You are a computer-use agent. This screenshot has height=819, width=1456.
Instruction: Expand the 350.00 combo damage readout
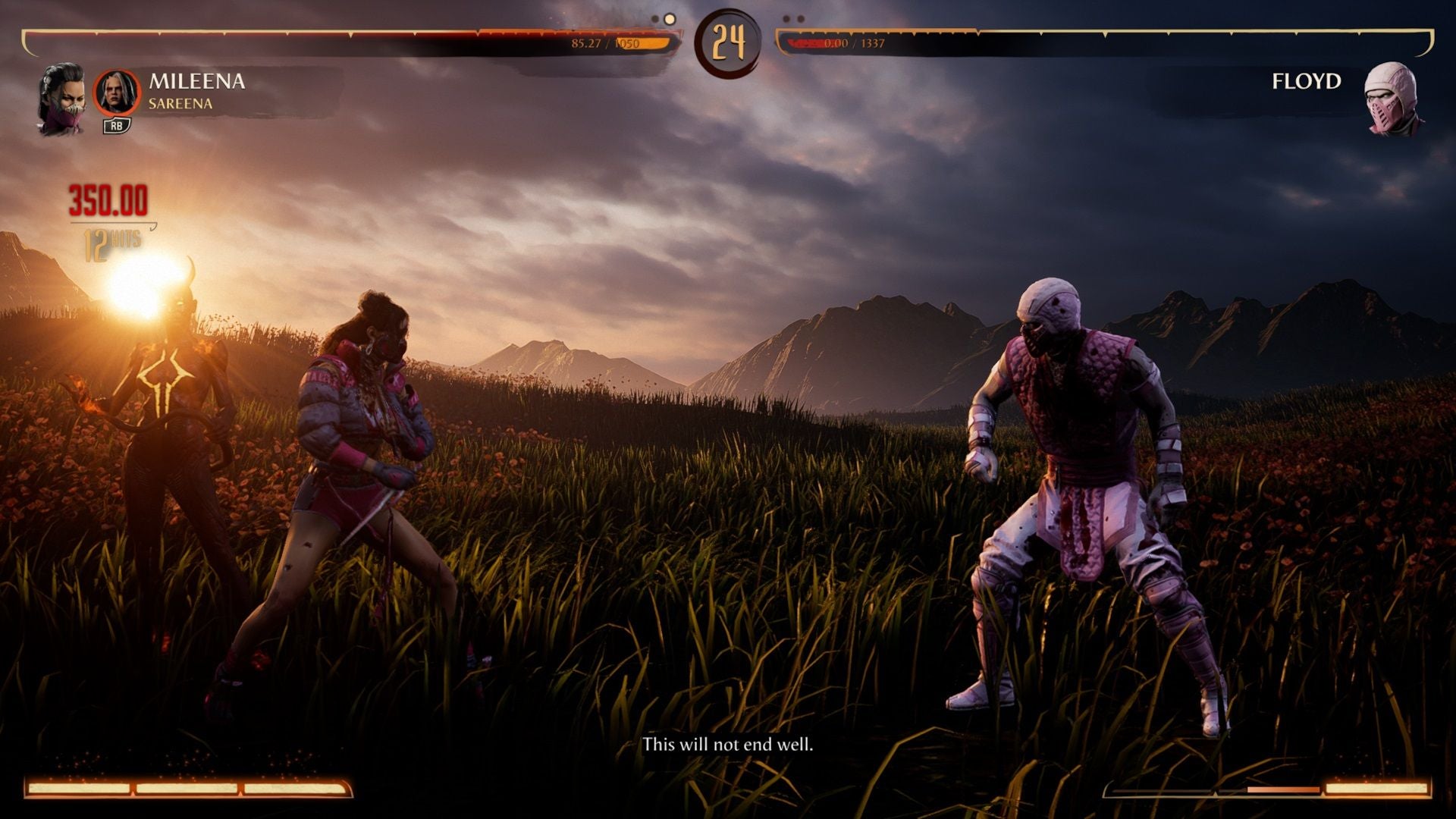click(x=106, y=199)
